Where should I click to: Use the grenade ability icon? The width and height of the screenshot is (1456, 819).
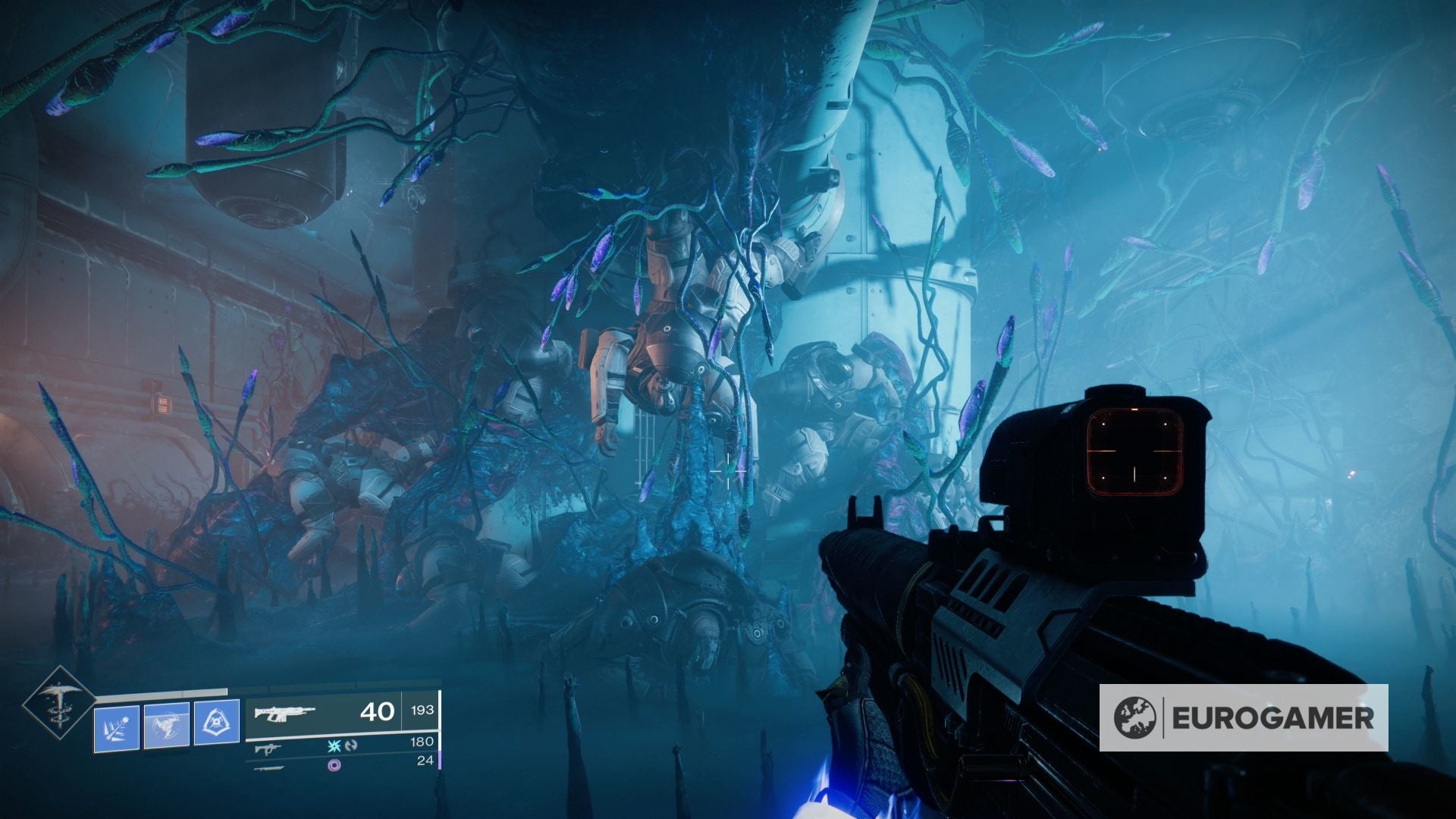117,728
